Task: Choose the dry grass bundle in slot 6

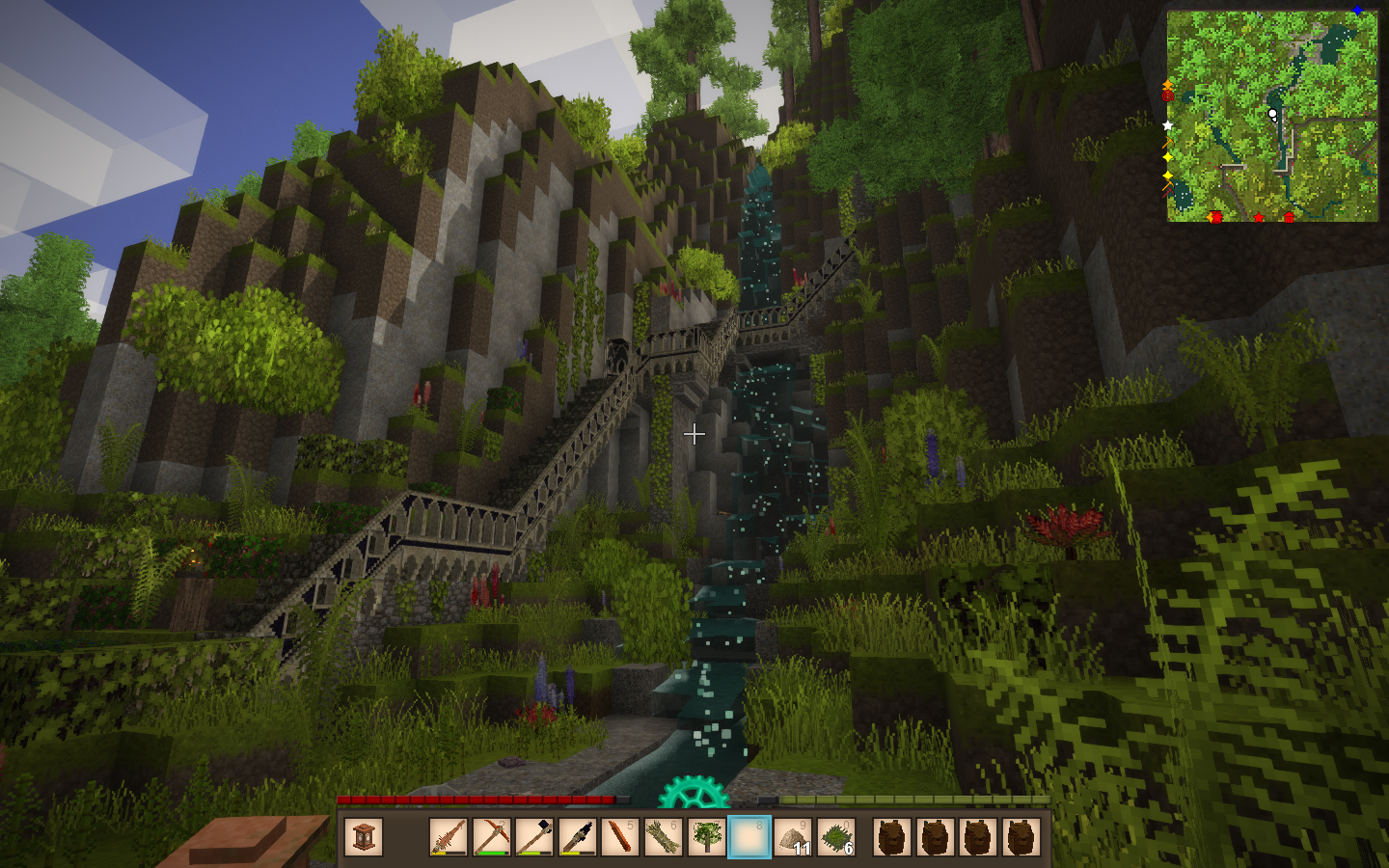Action: [x=663, y=837]
